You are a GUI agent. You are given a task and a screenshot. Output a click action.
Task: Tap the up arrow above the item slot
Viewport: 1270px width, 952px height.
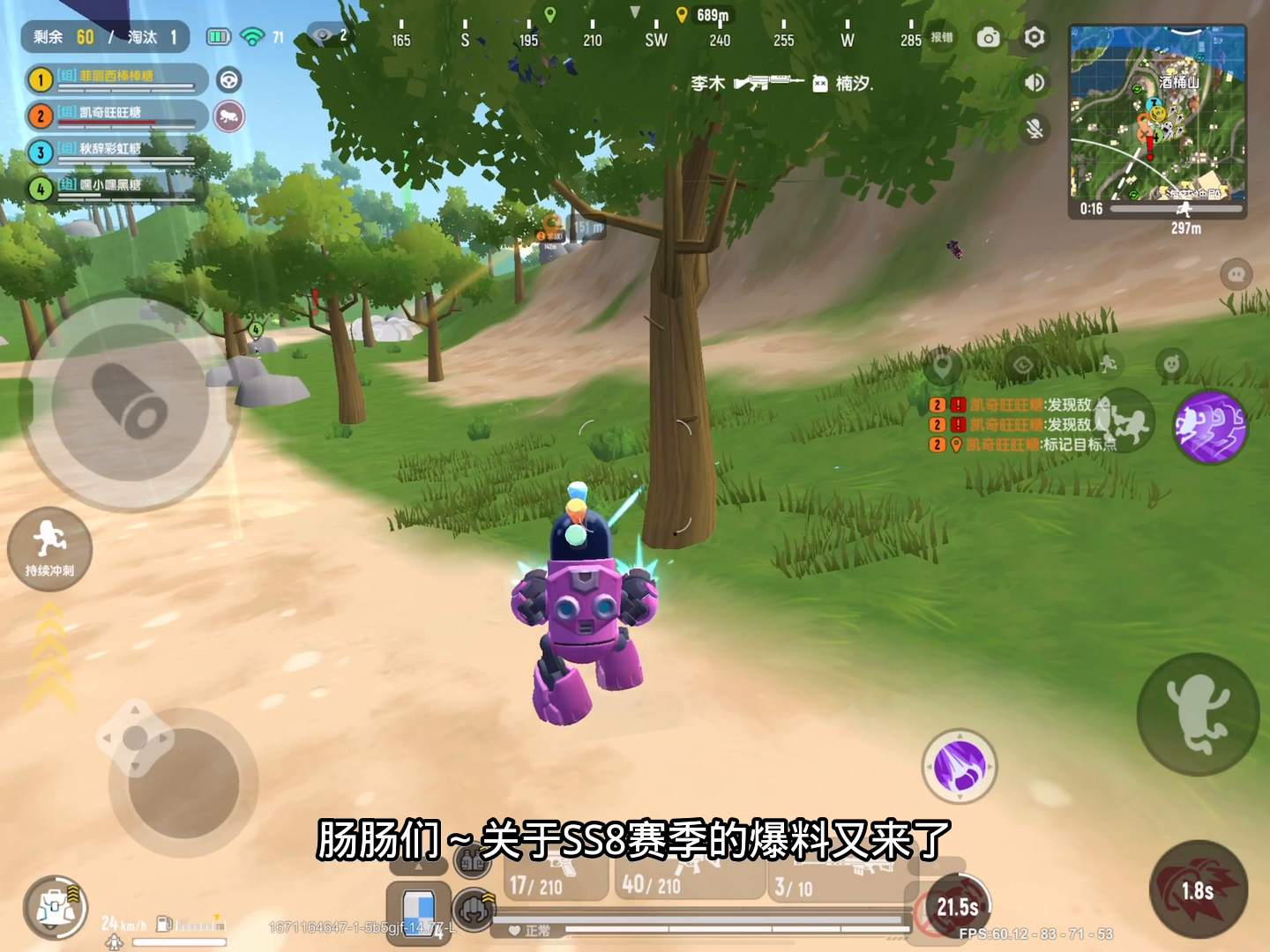(417, 868)
